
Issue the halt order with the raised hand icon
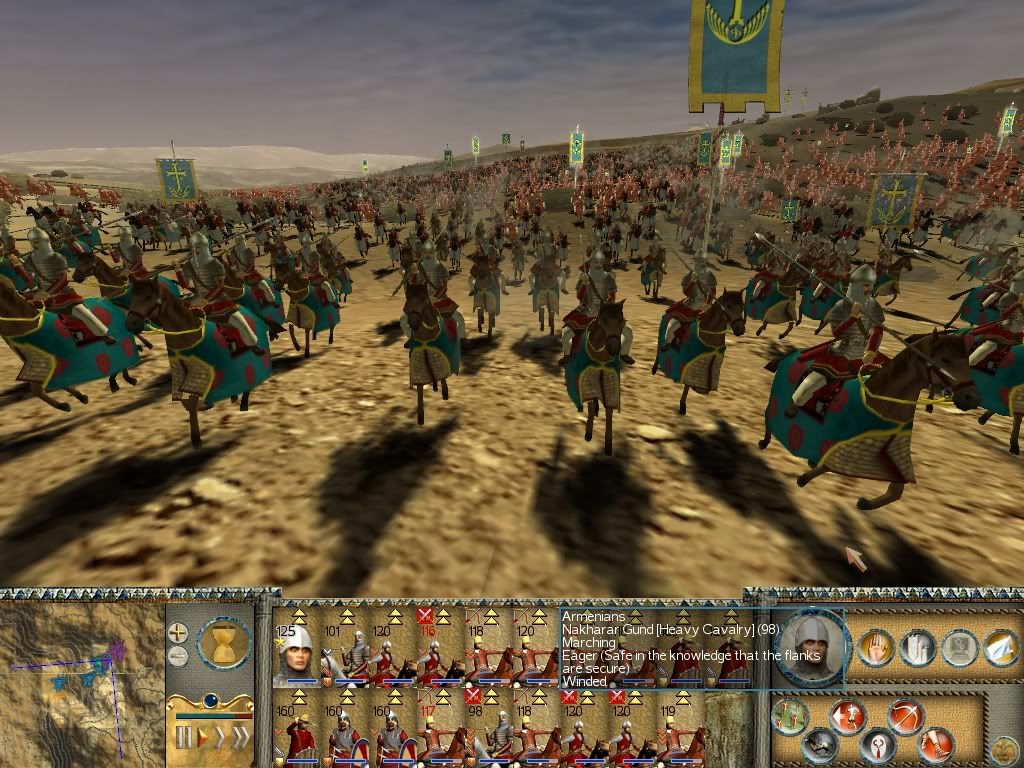(875, 648)
